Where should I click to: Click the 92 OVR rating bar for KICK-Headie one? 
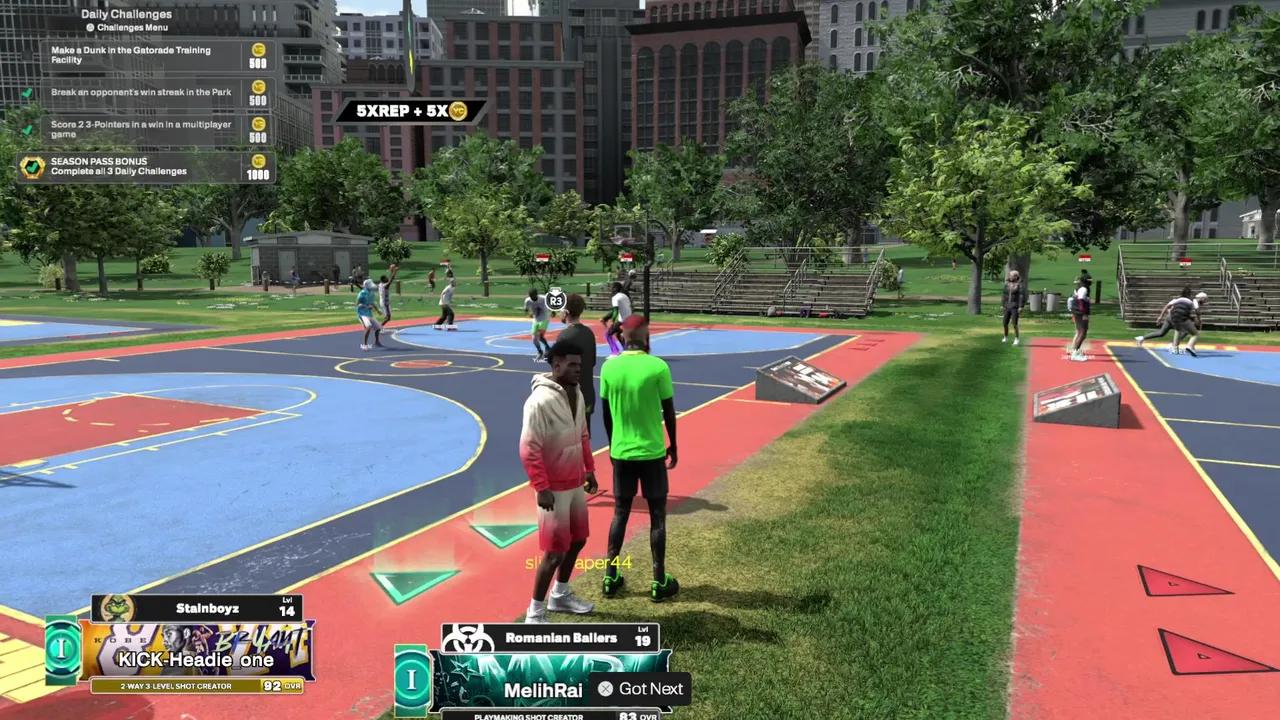point(196,686)
